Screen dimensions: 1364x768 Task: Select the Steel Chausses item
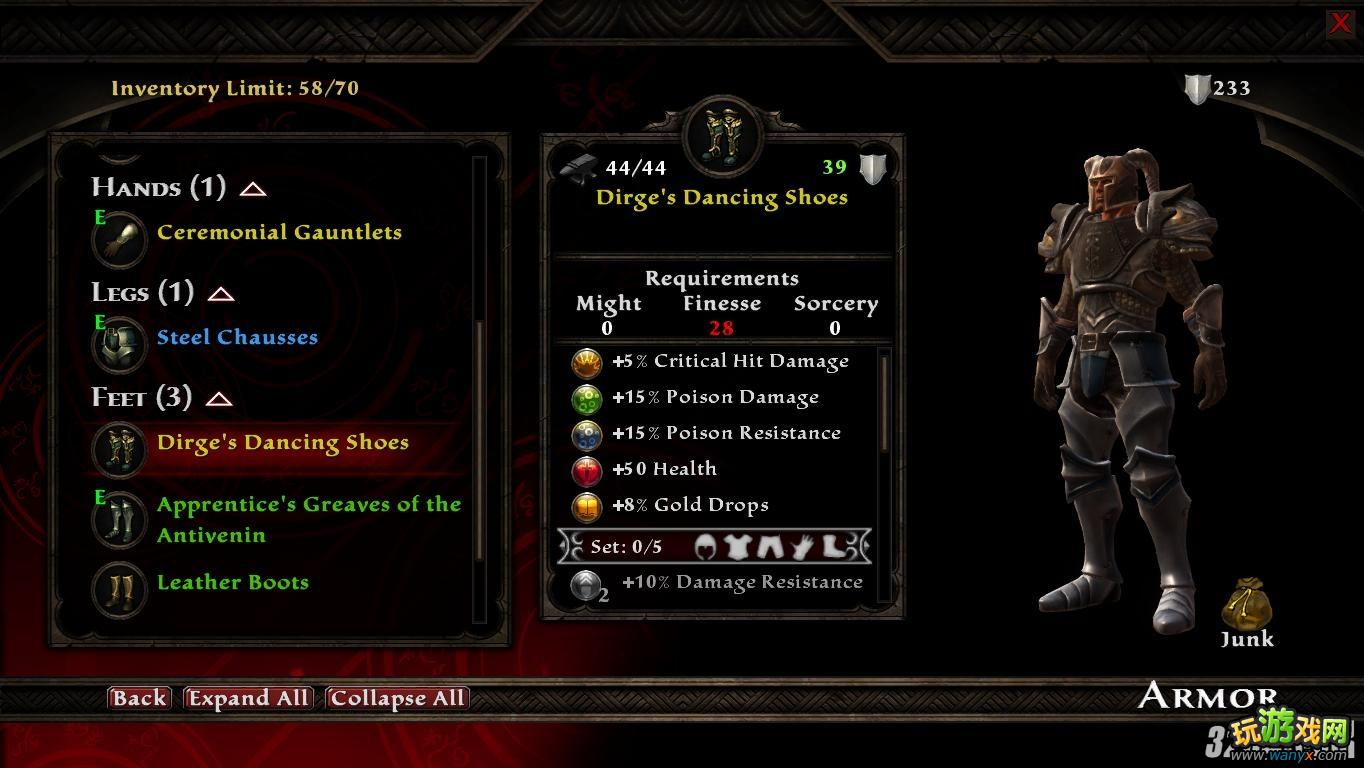237,338
